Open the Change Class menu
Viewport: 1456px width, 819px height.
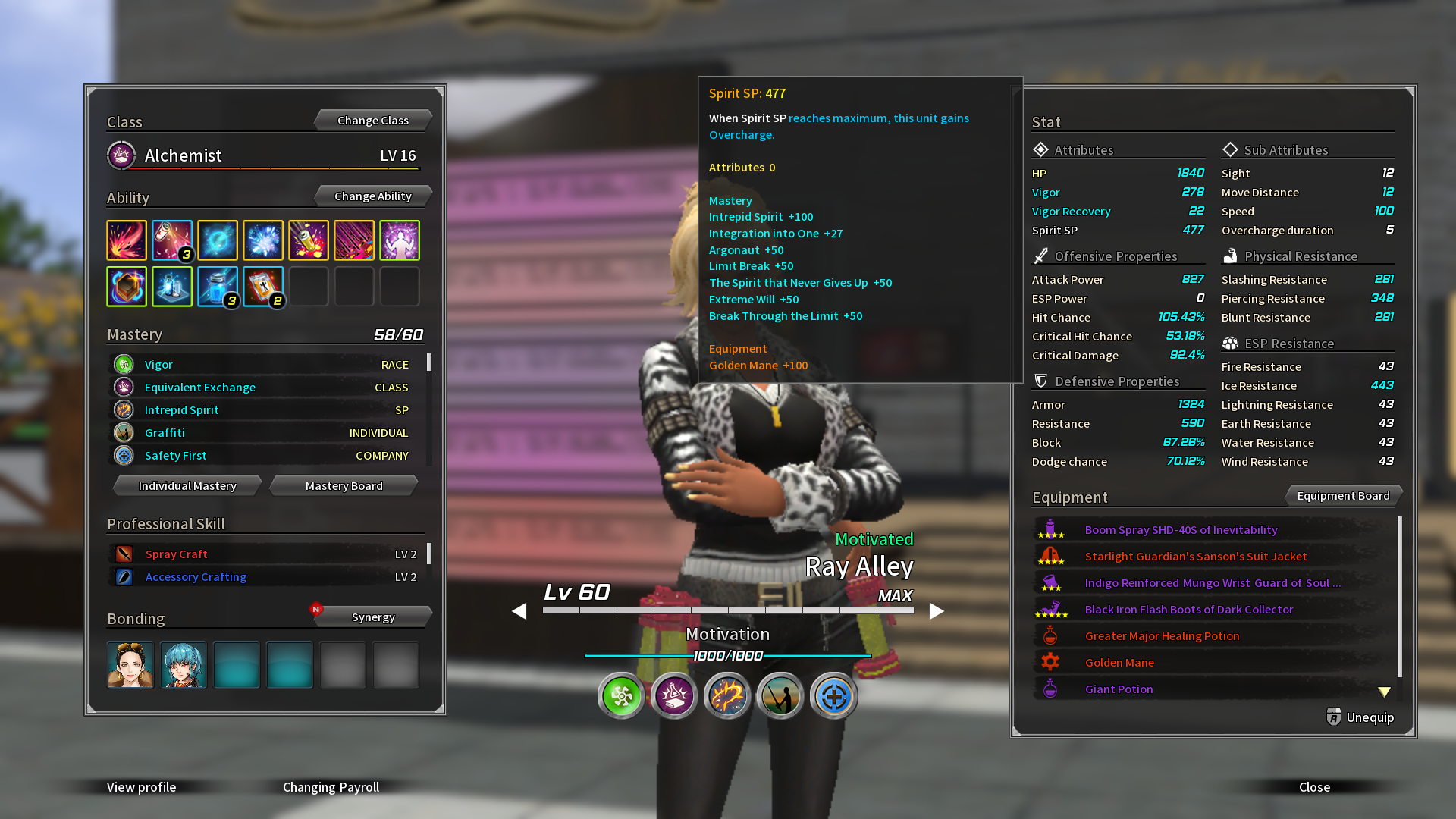coord(372,121)
